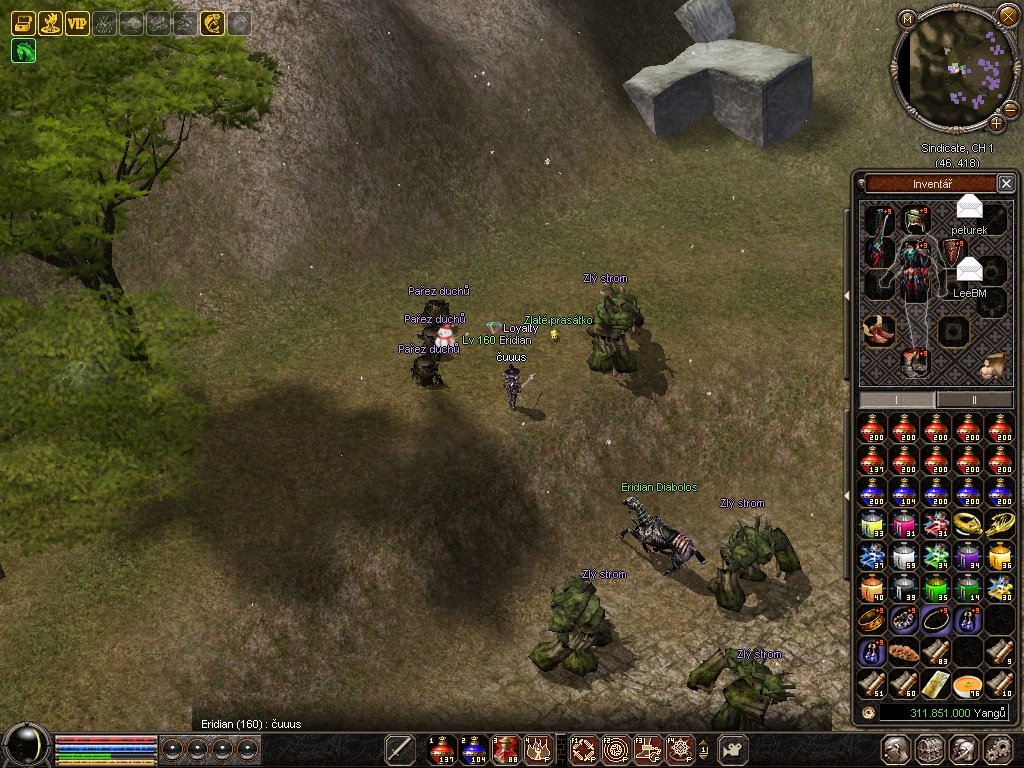Open the settings gear menu
Image resolution: width=1024 pixels, height=768 pixels.
(998, 749)
